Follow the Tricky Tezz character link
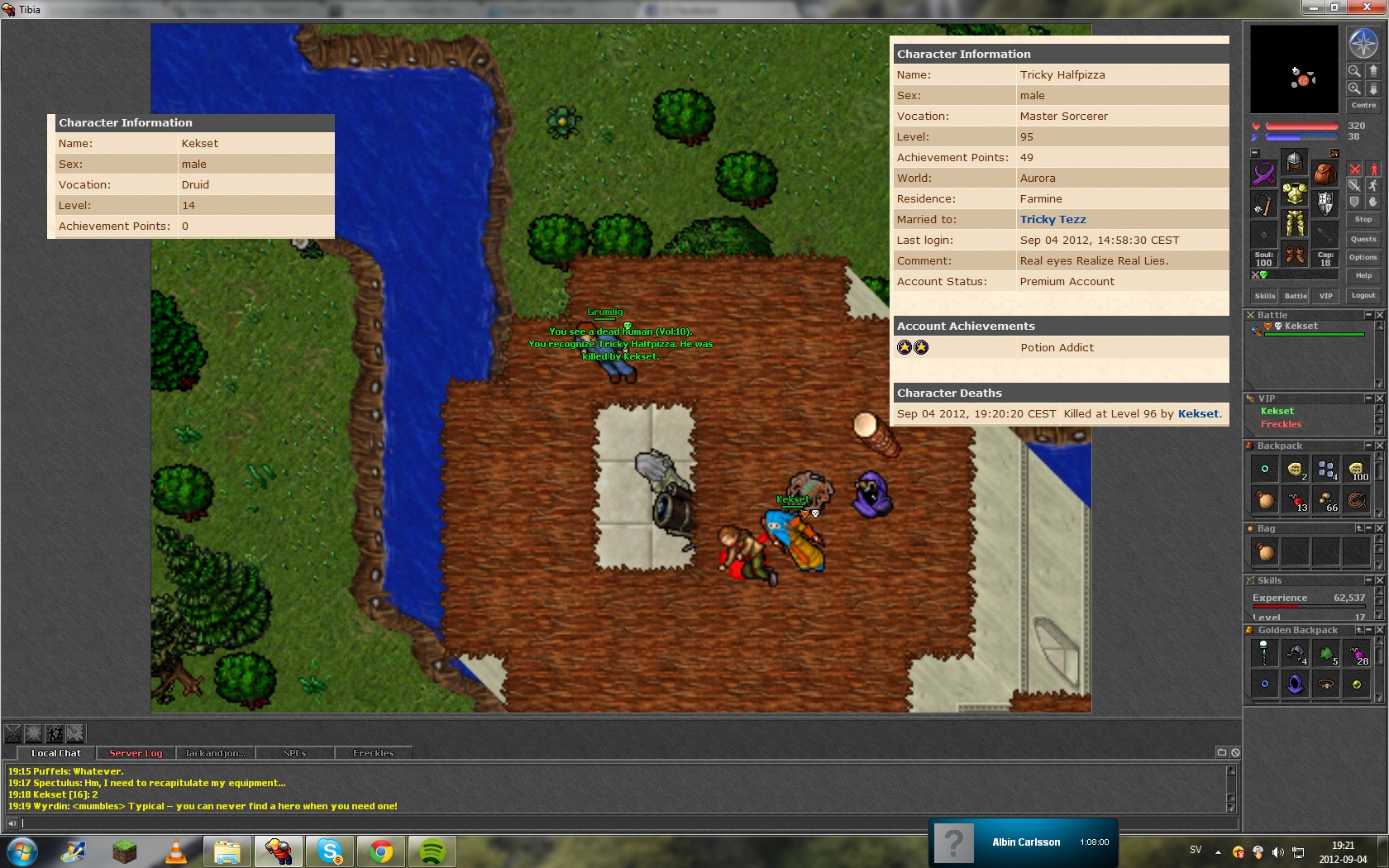This screenshot has height=868, width=1389. coord(1052,219)
